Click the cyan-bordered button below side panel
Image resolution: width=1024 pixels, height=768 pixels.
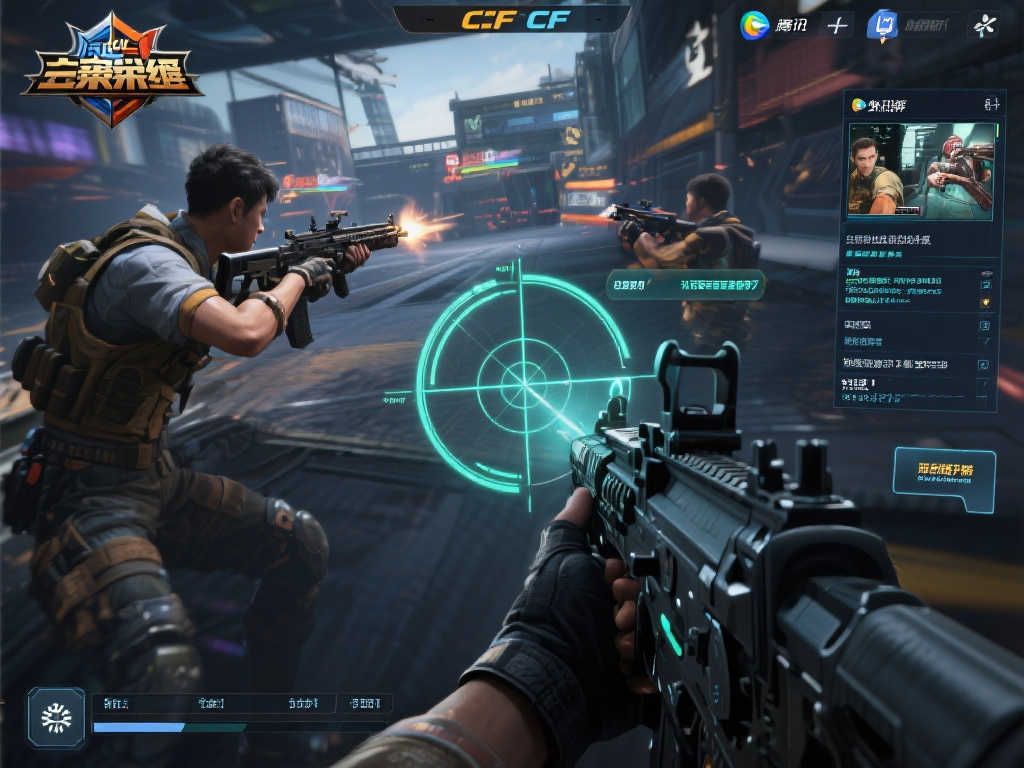coord(944,478)
